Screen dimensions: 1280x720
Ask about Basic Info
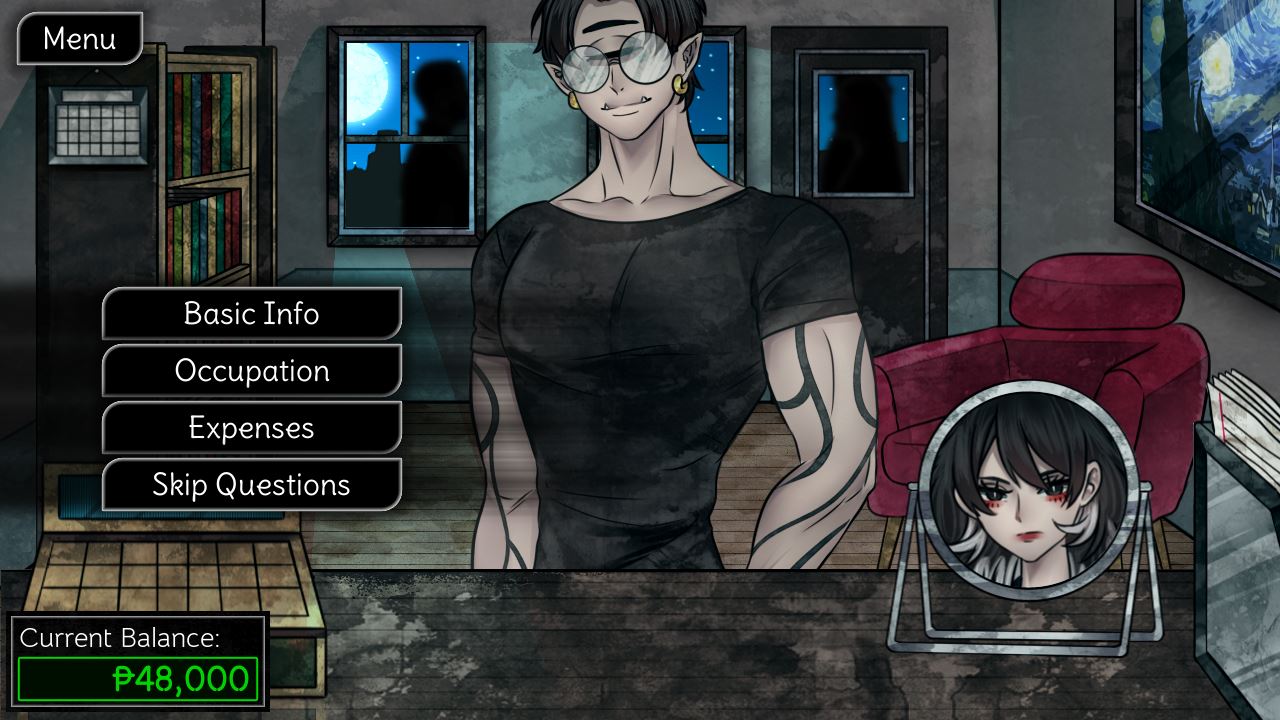(x=252, y=314)
